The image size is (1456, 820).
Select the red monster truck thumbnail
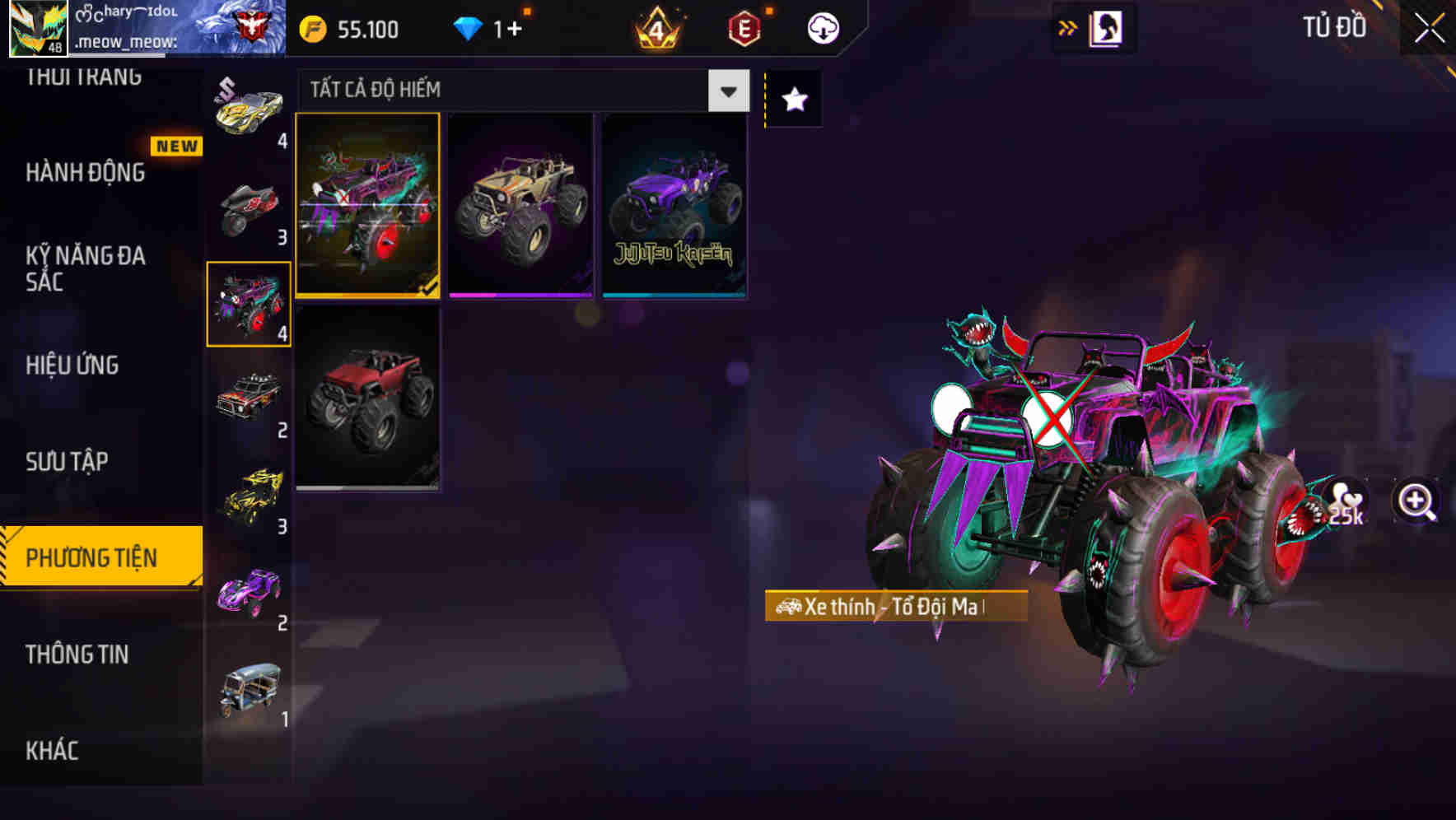point(368,399)
